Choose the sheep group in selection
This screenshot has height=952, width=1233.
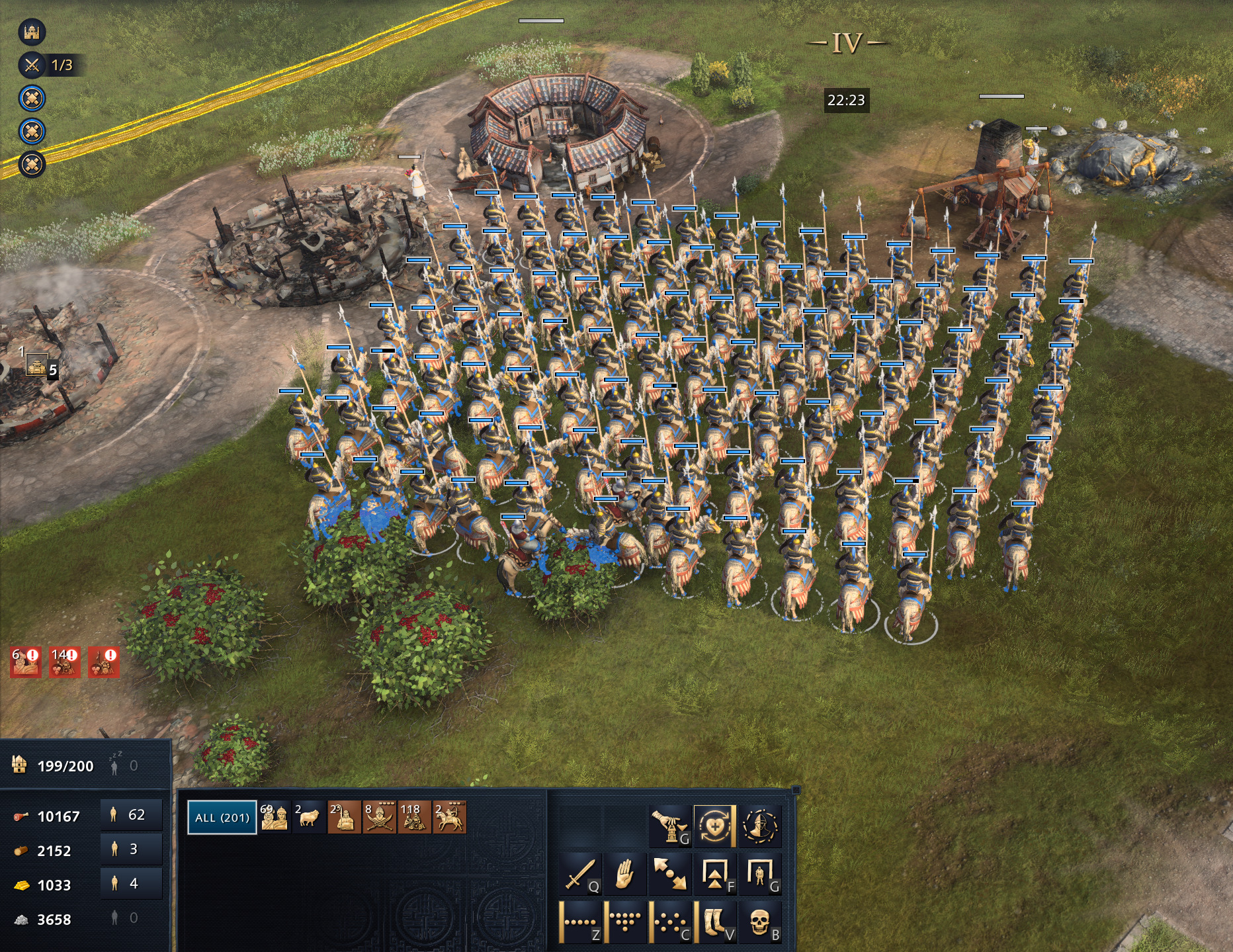click(x=308, y=817)
